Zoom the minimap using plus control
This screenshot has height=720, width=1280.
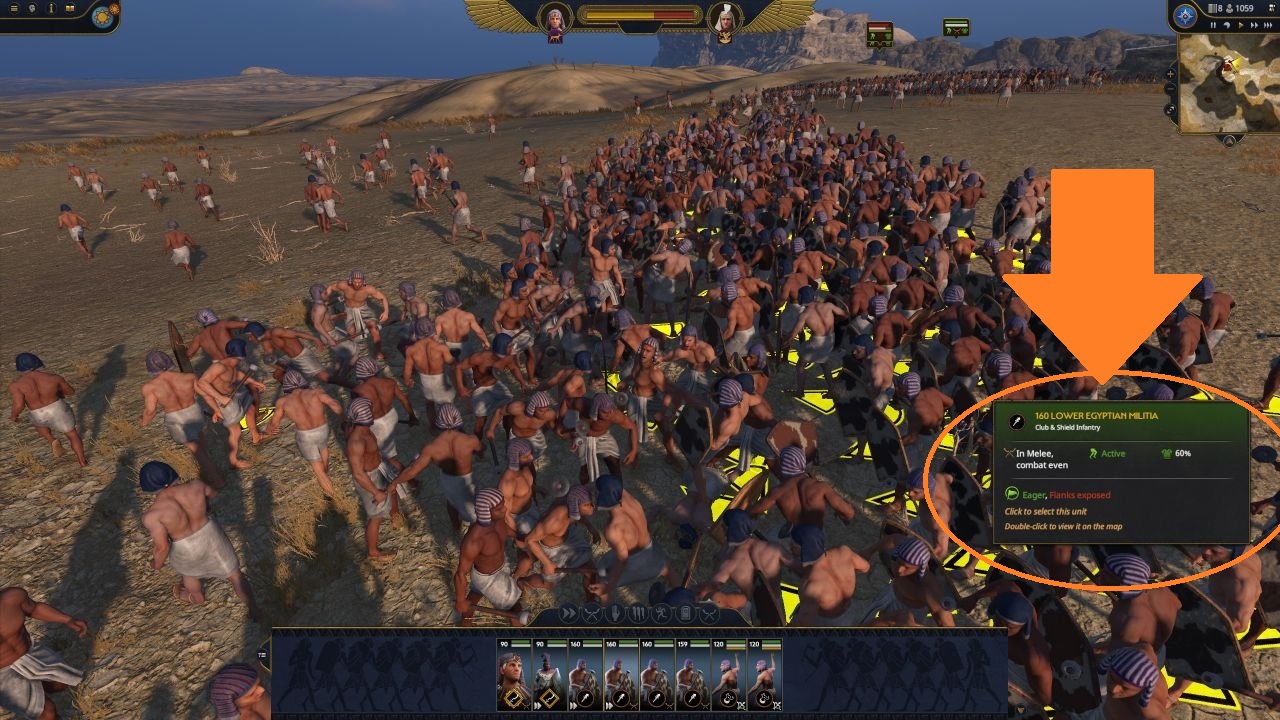pos(1170,73)
